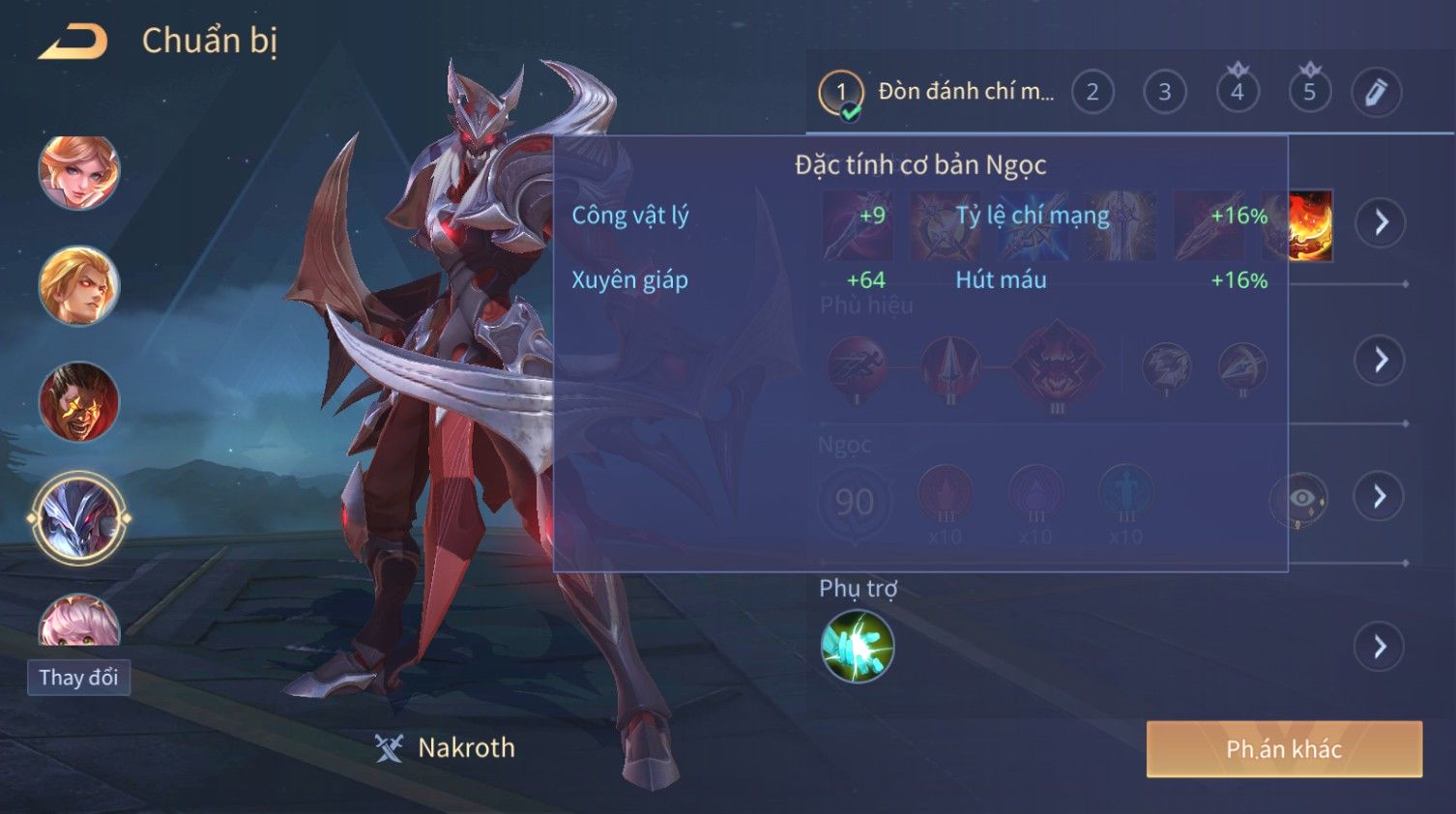Choose the pink-haired hero portrait

point(79,622)
